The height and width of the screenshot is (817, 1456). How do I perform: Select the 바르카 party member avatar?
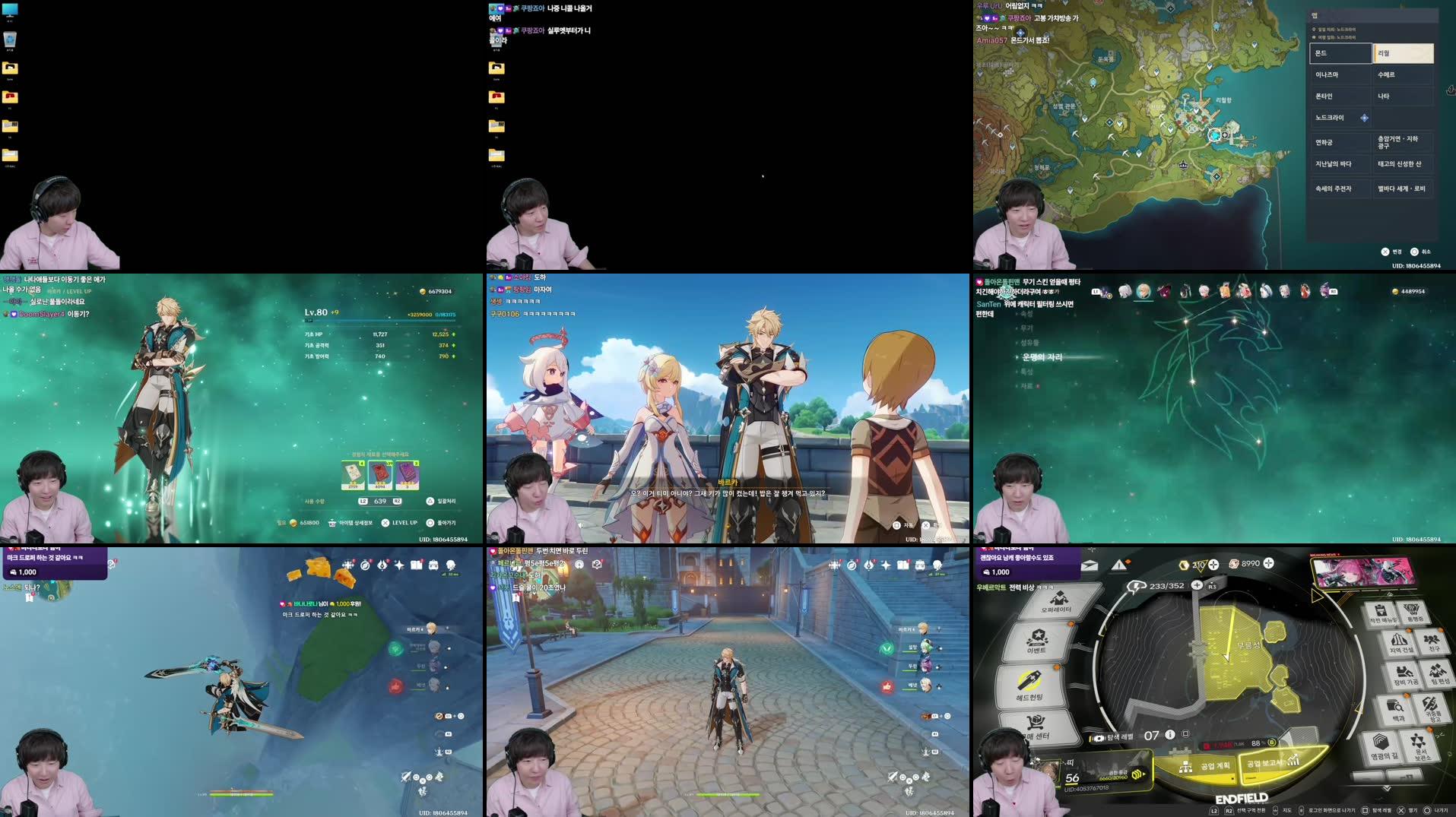click(924, 629)
